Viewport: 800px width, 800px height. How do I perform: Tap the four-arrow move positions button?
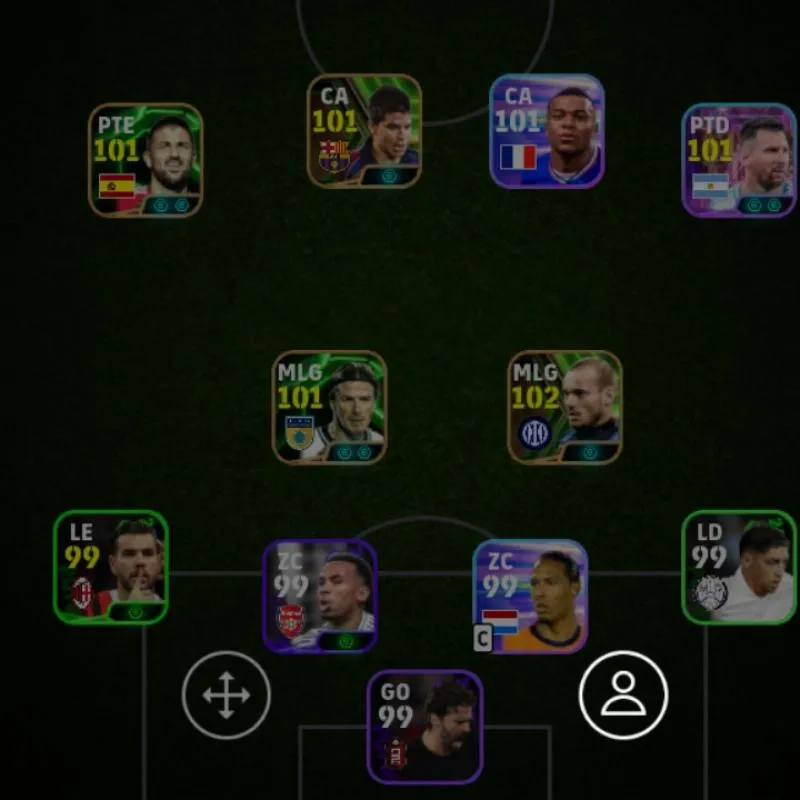click(x=226, y=695)
